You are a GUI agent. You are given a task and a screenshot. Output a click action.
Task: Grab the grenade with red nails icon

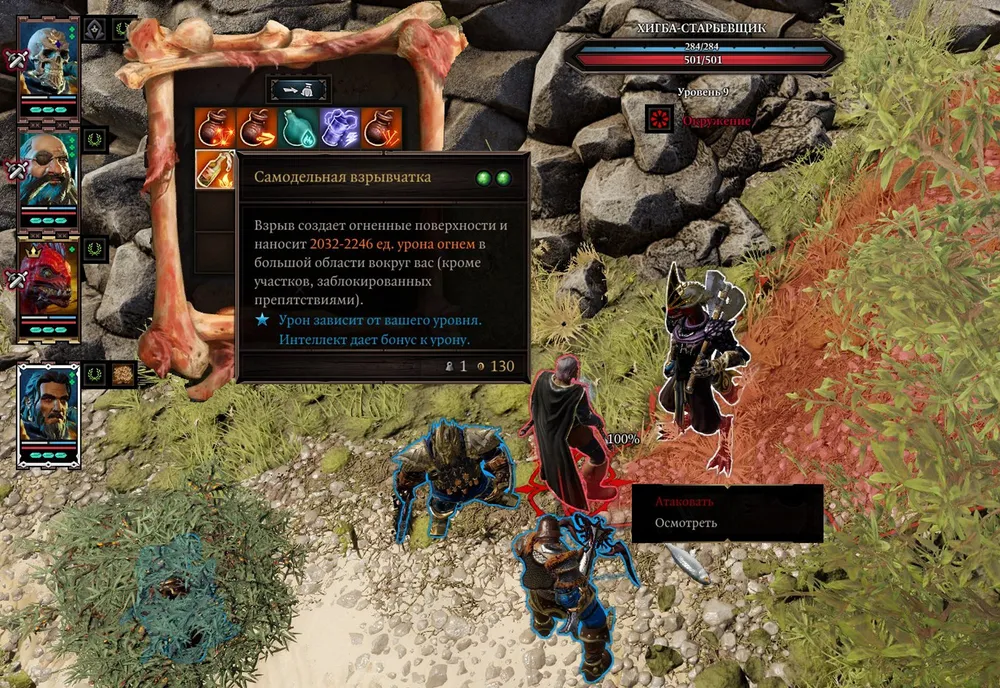click(381, 128)
